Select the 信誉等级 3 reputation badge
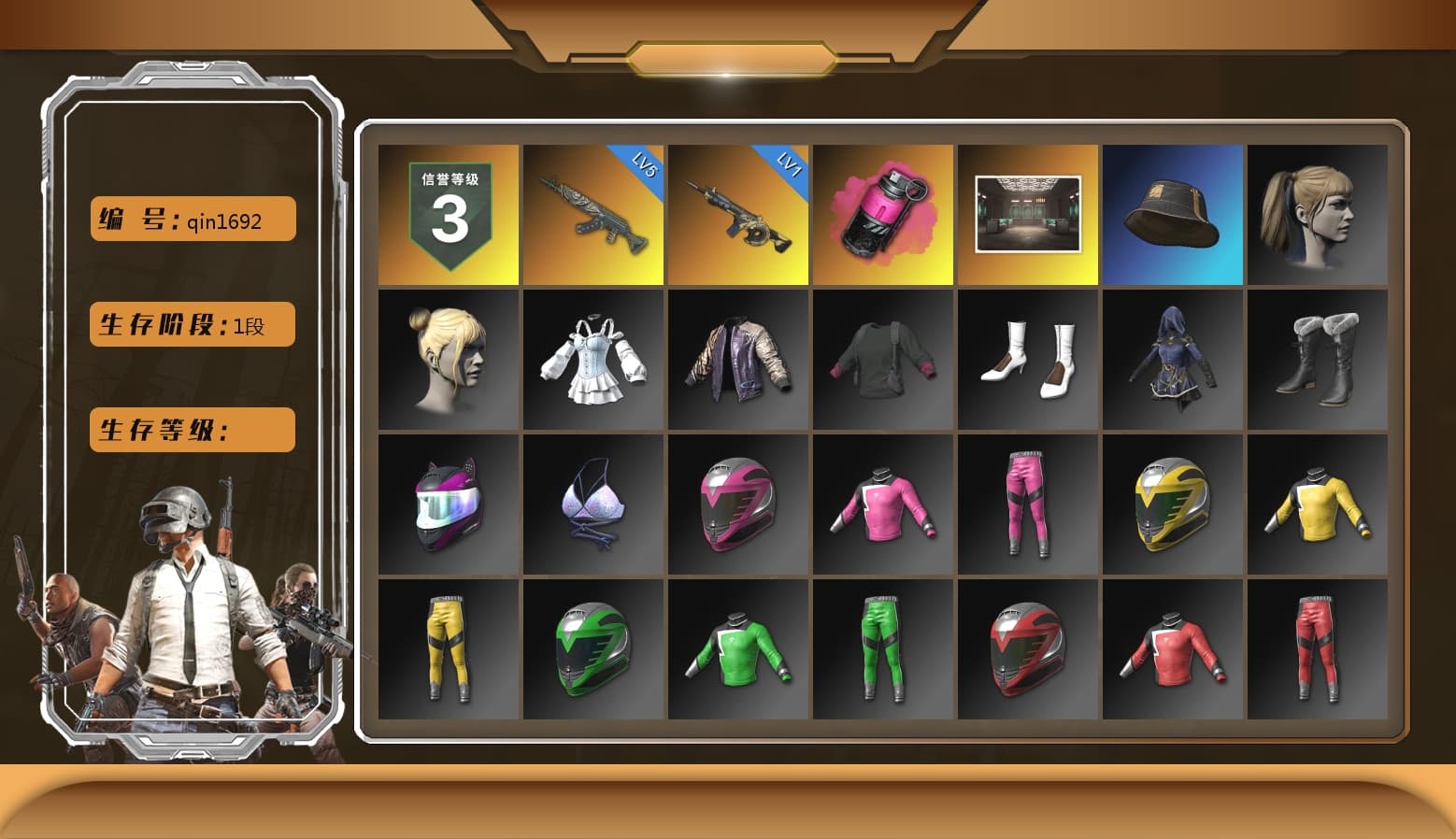 [x=449, y=213]
